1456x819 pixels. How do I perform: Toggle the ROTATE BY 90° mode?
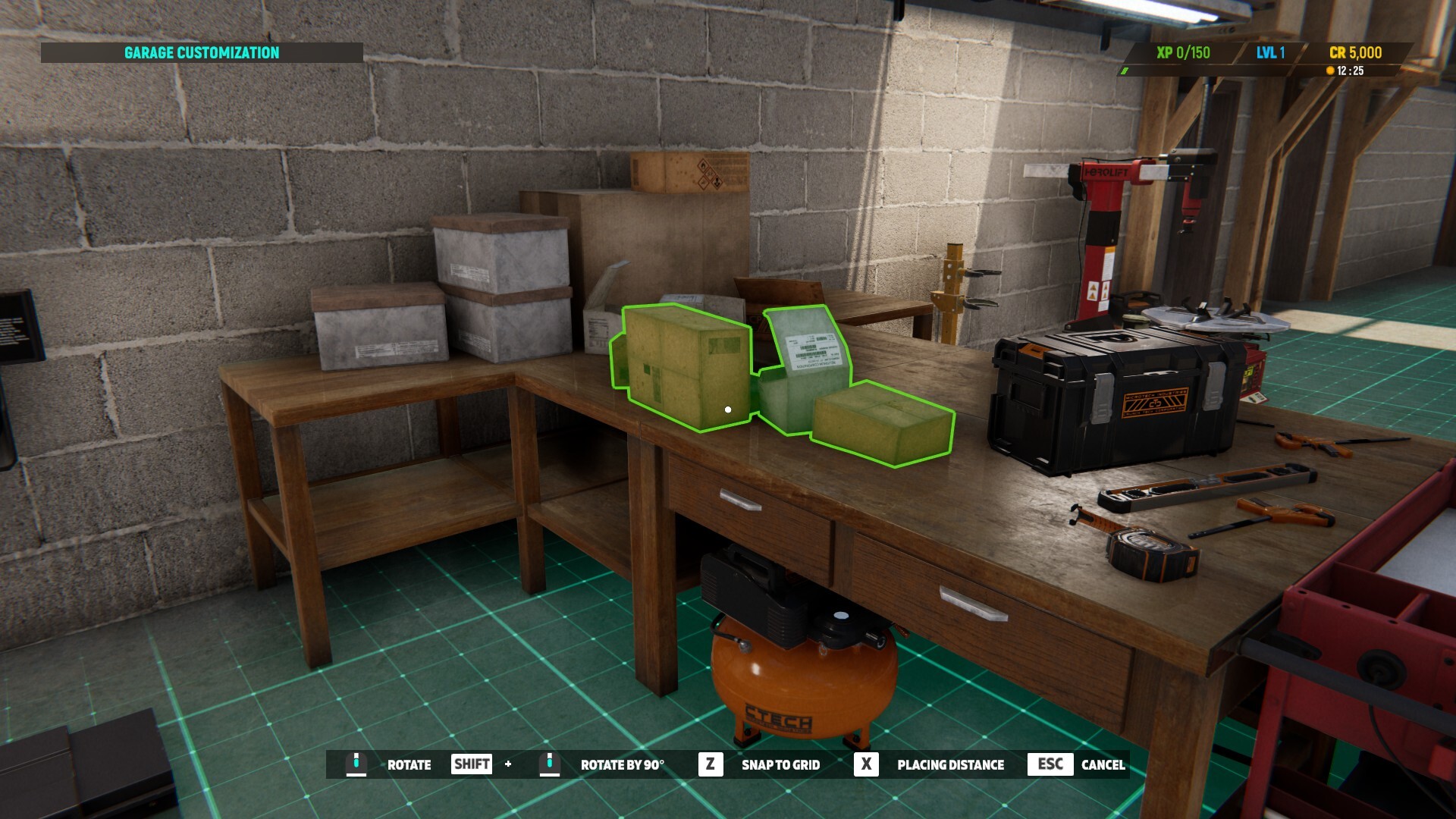[623, 764]
